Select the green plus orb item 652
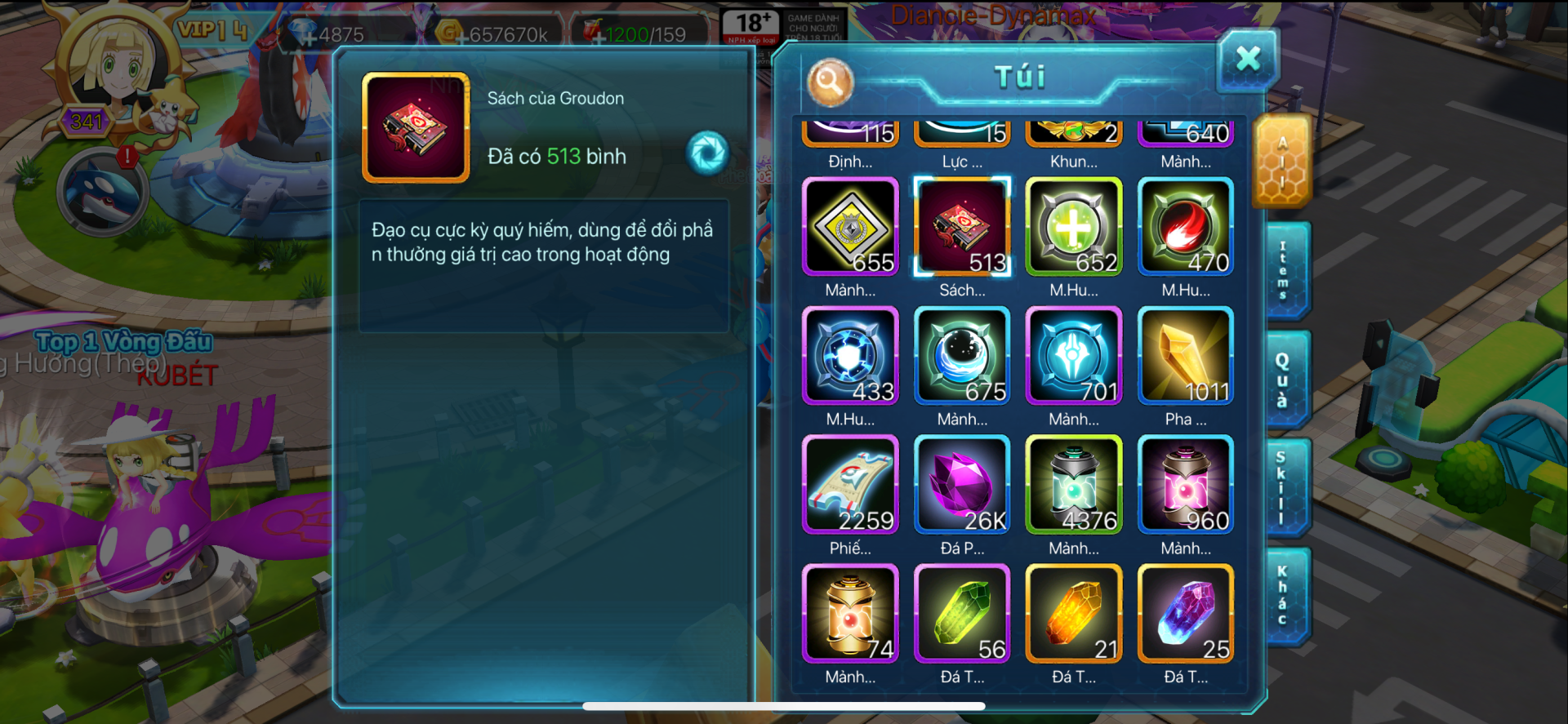 coord(1074,227)
